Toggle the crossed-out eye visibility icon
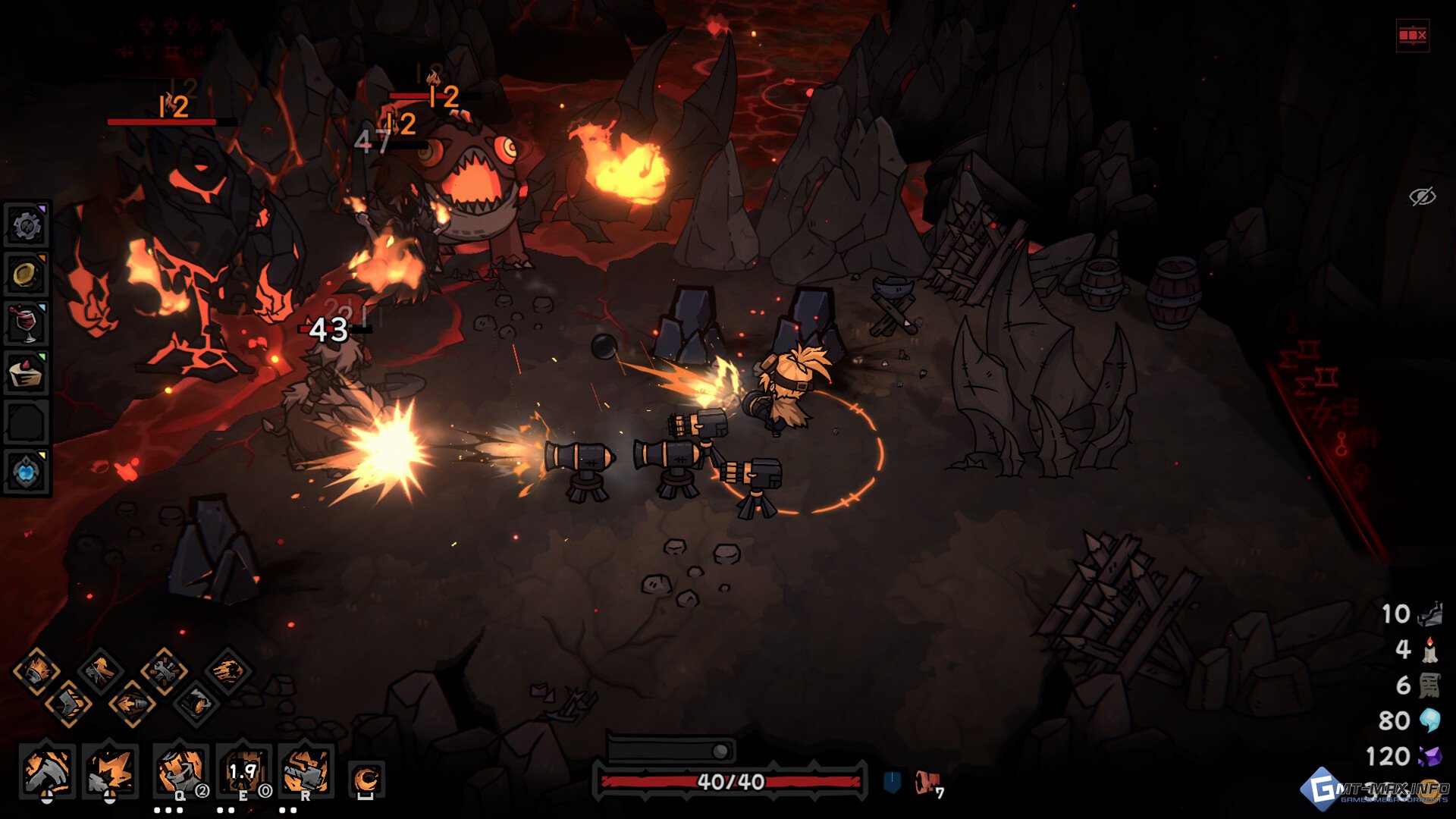Image resolution: width=1456 pixels, height=819 pixels. [x=1422, y=196]
